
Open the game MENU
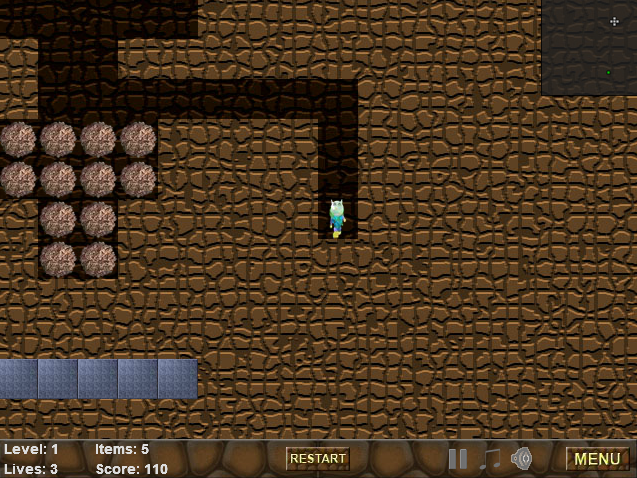click(597, 459)
